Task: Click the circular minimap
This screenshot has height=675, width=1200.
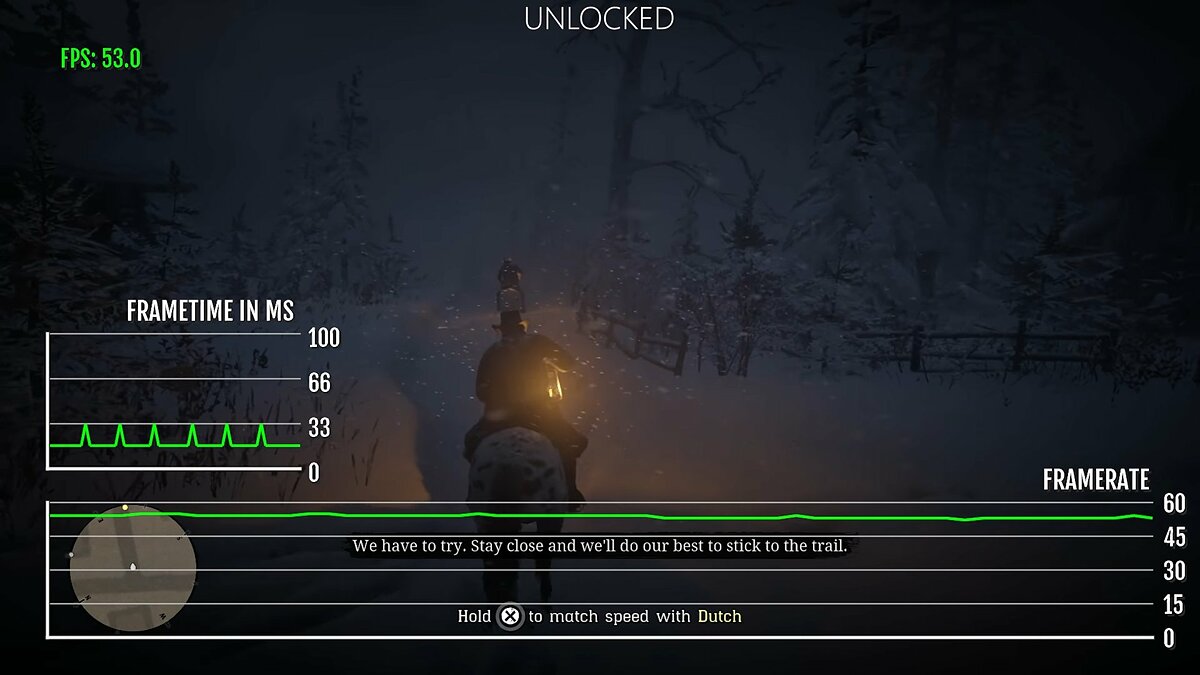Action: click(132, 568)
